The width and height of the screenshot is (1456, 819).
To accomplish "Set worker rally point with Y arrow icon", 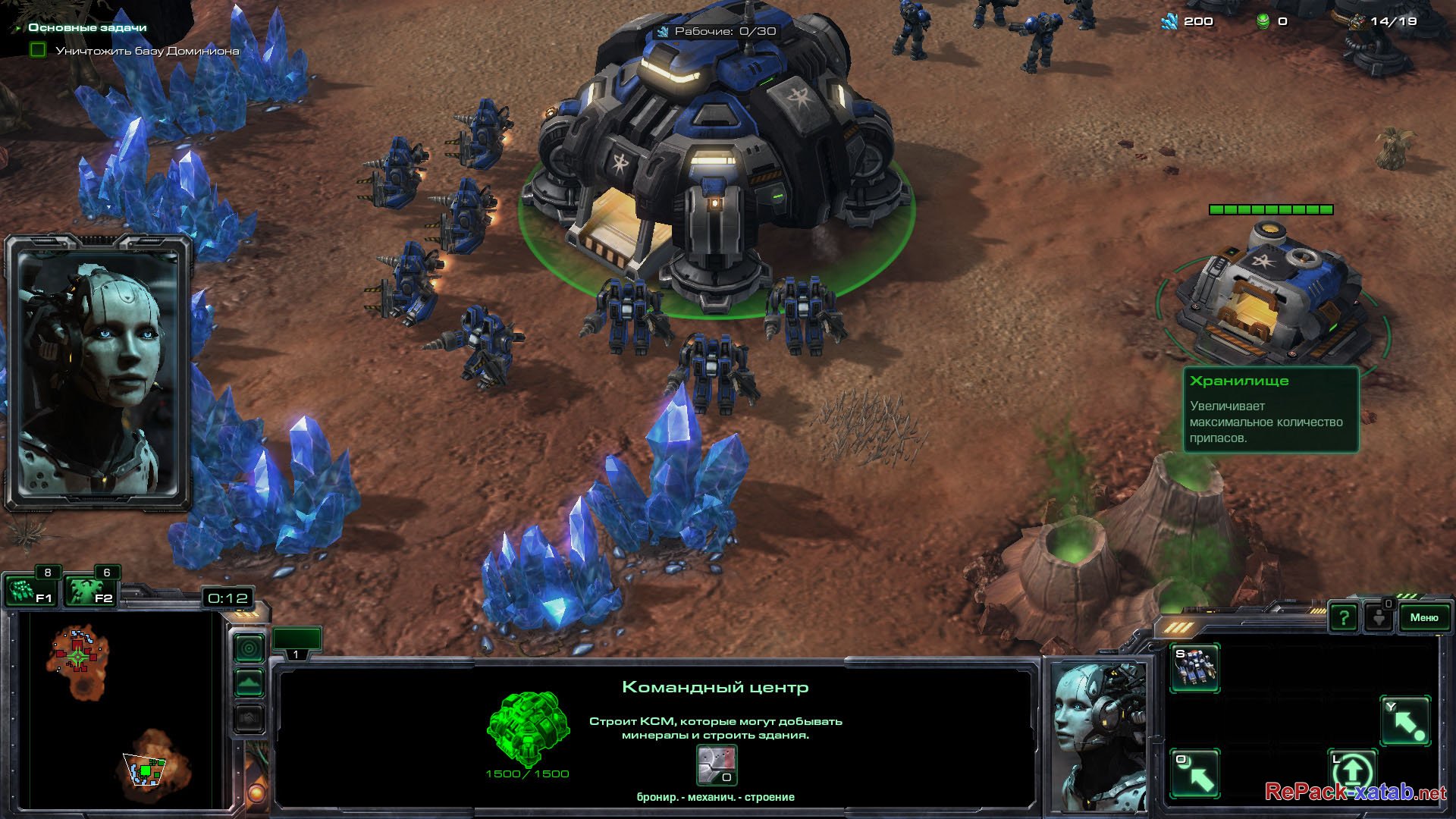I will [x=1405, y=721].
